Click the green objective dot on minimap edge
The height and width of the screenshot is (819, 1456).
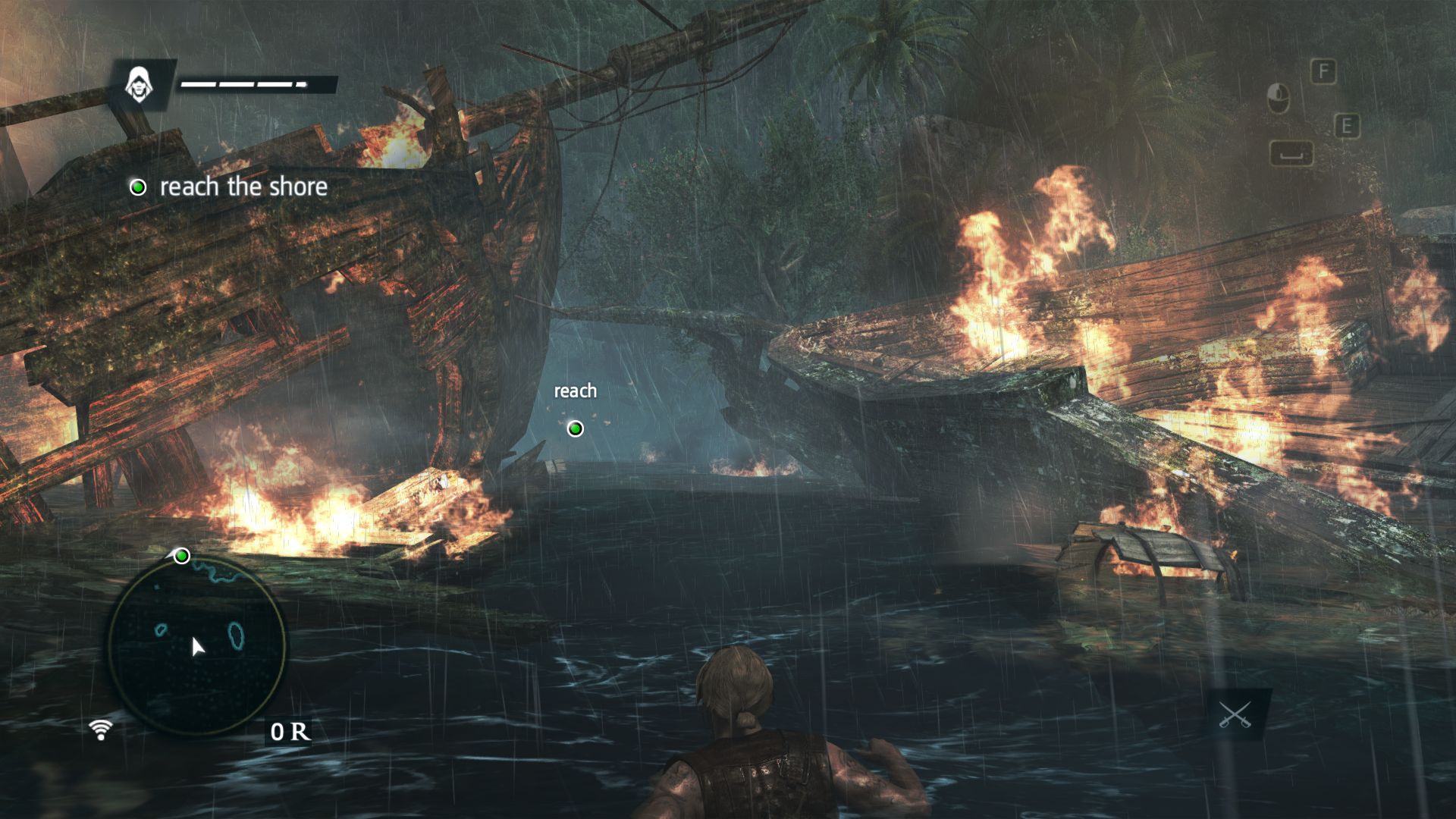(181, 557)
